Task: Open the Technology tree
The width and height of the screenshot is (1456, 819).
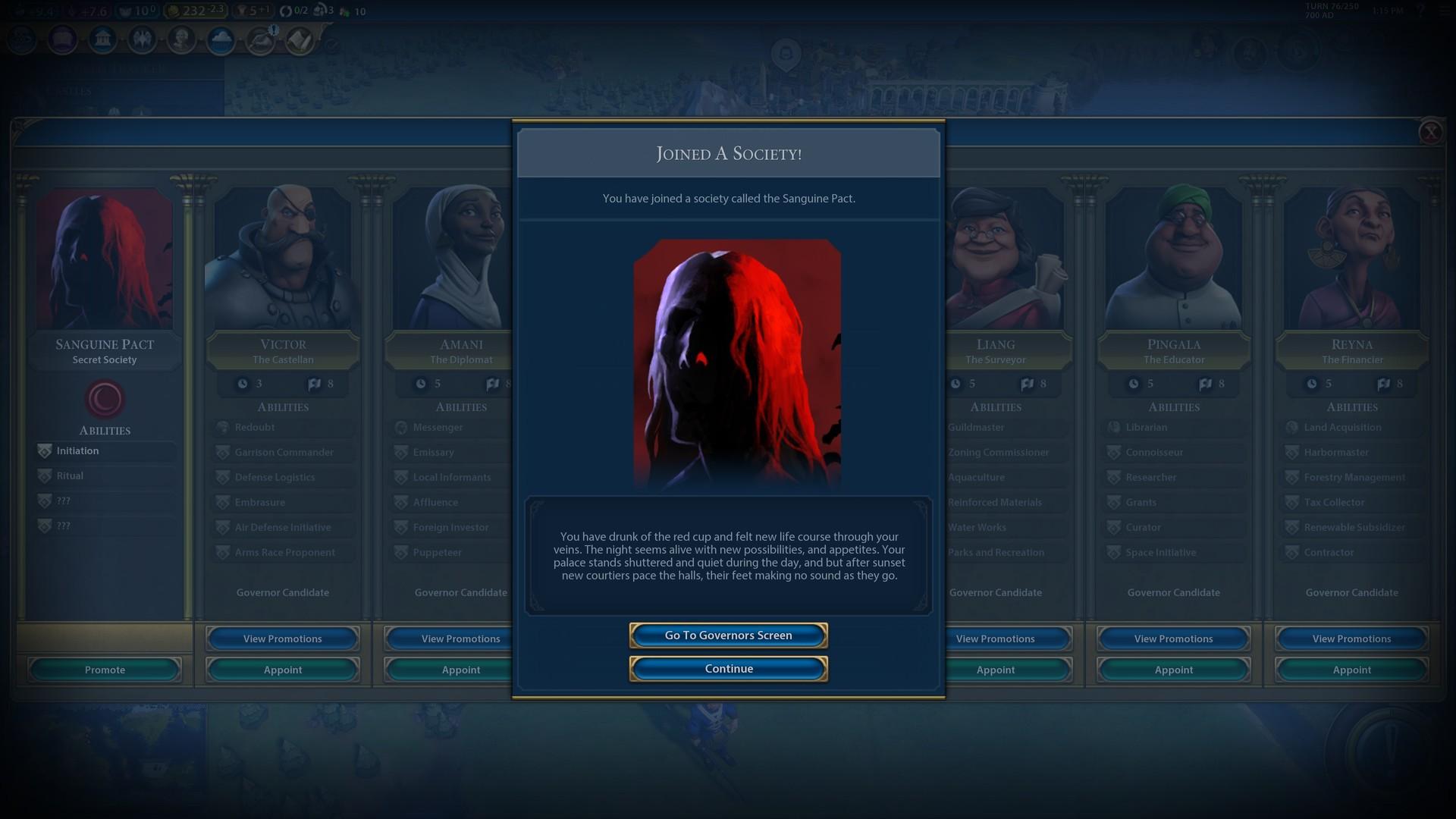Action: 21,39
